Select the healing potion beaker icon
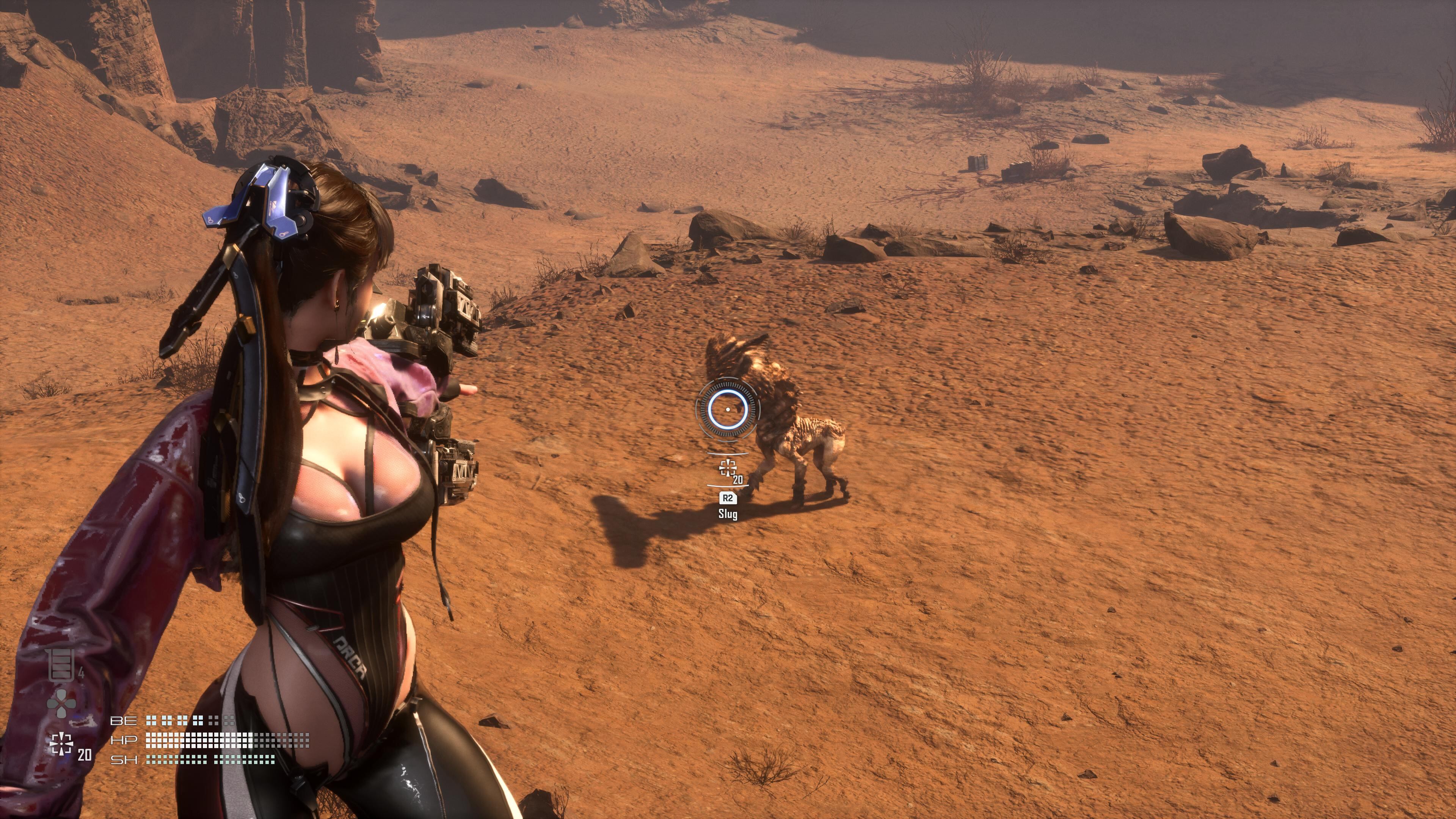Screen dimensions: 1456x819 (61, 665)
